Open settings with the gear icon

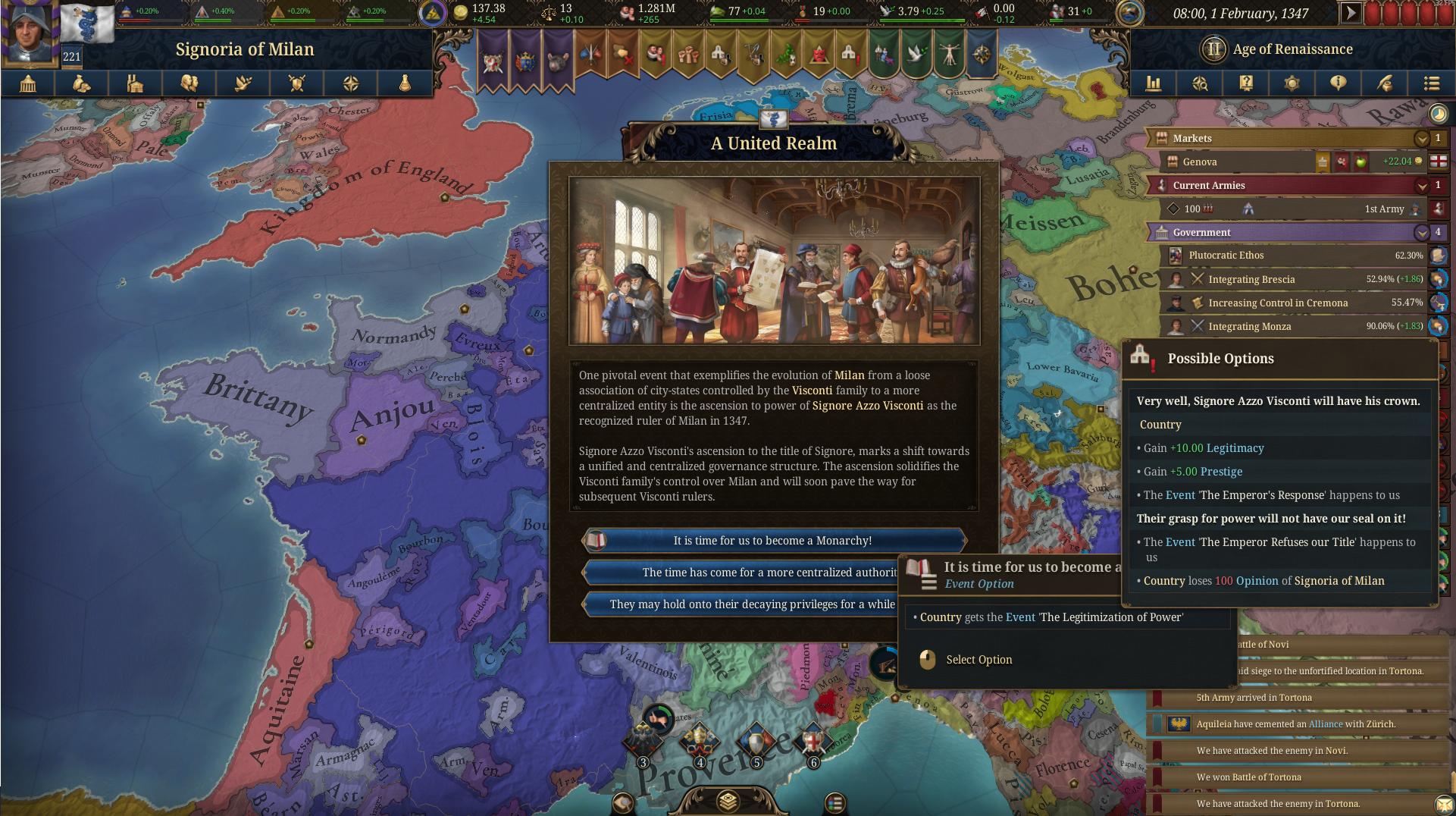click(x=1292, y=83)
